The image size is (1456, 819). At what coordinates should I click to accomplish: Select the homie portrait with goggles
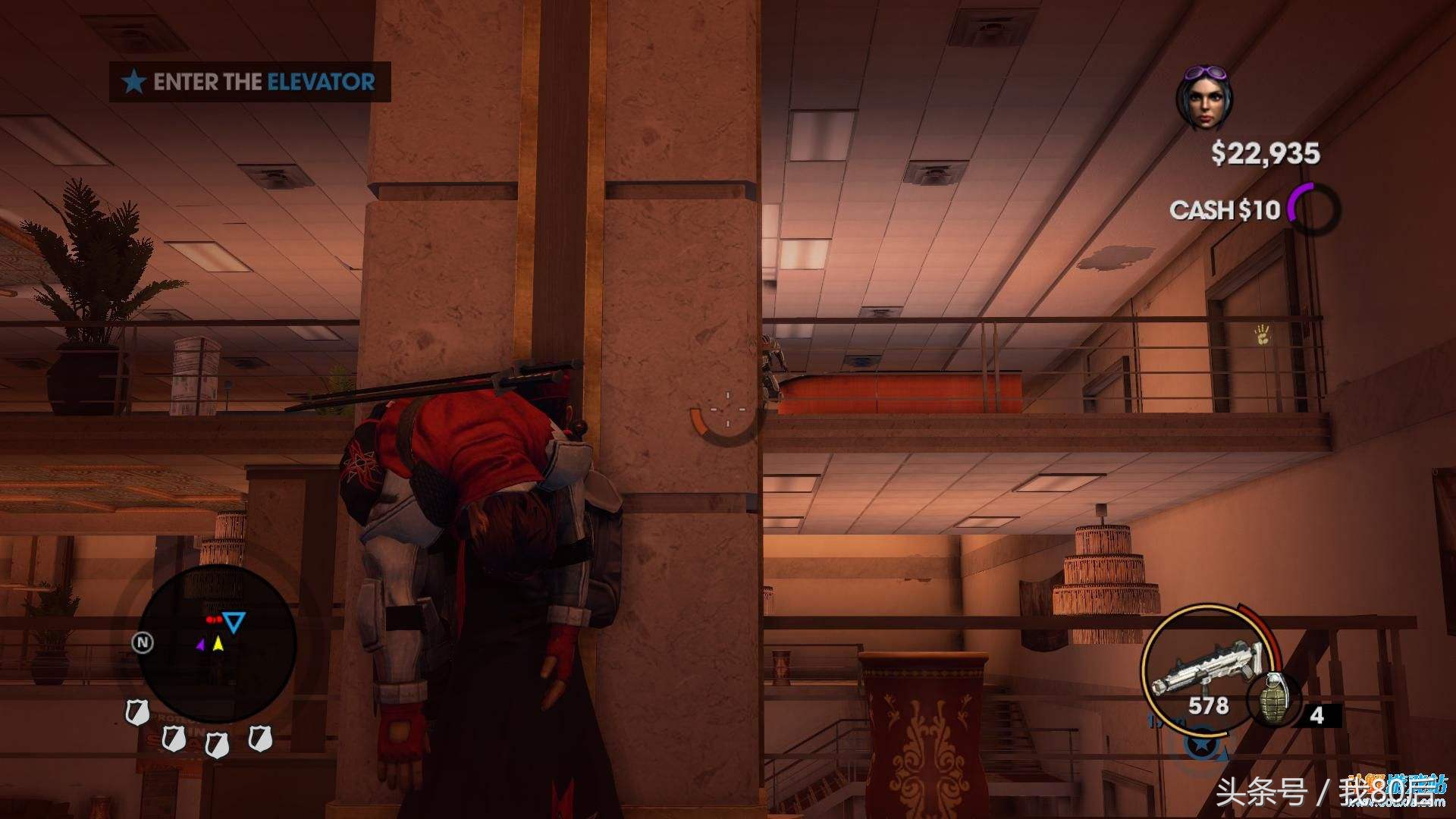1203,99
